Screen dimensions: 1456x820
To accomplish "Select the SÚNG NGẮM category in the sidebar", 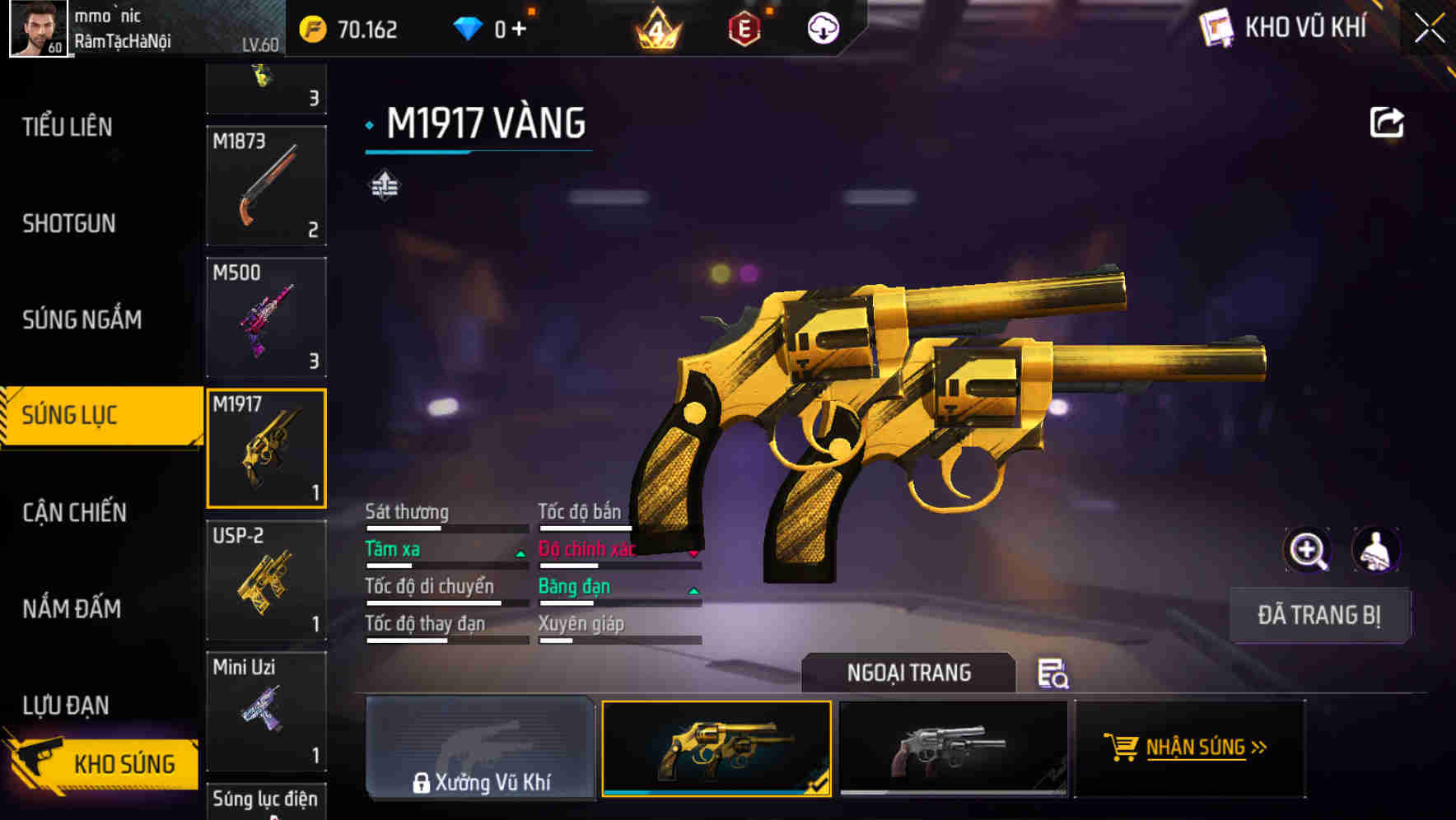I will (82, 319).
